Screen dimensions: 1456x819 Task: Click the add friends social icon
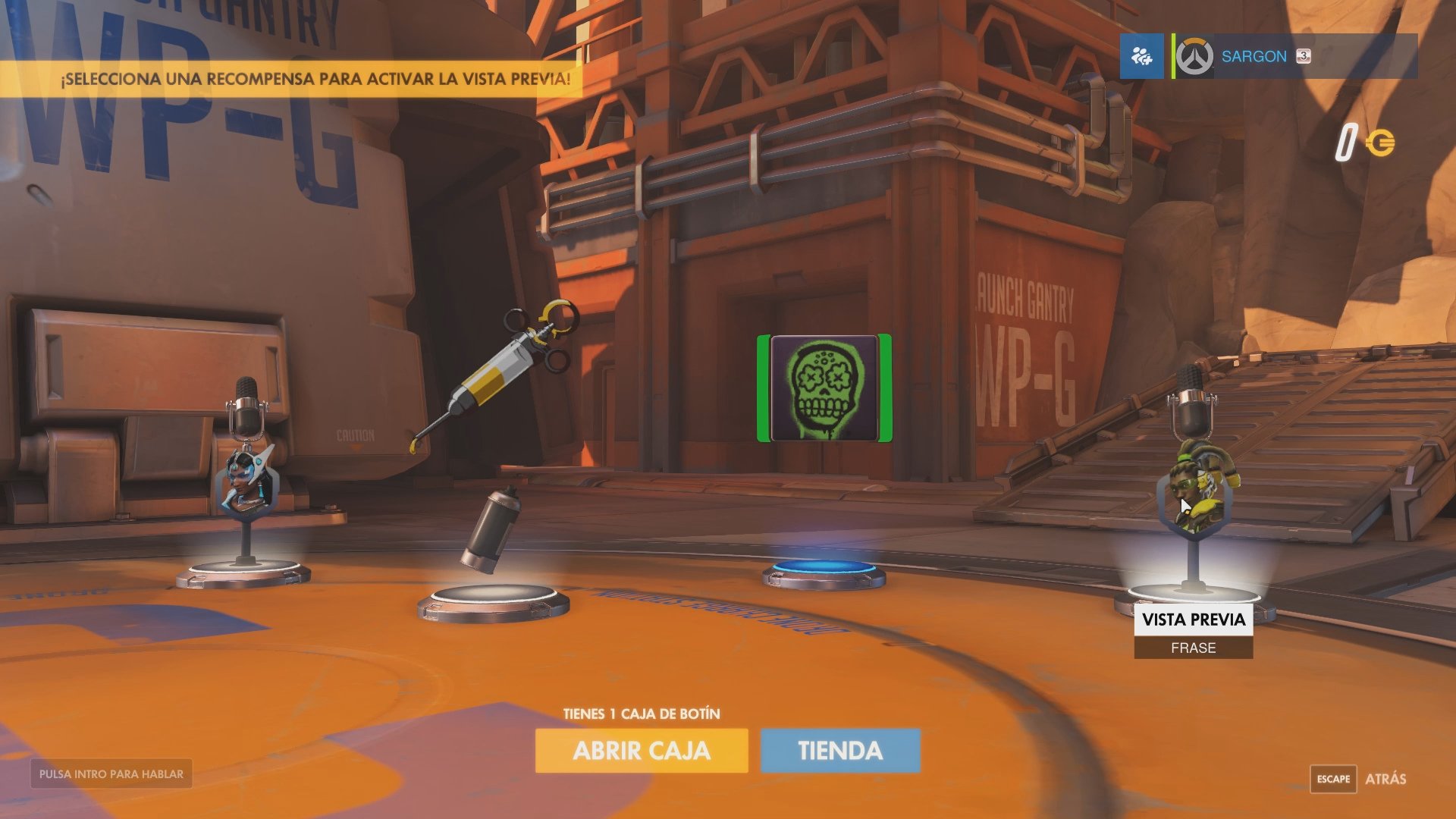pos(1141,56)
